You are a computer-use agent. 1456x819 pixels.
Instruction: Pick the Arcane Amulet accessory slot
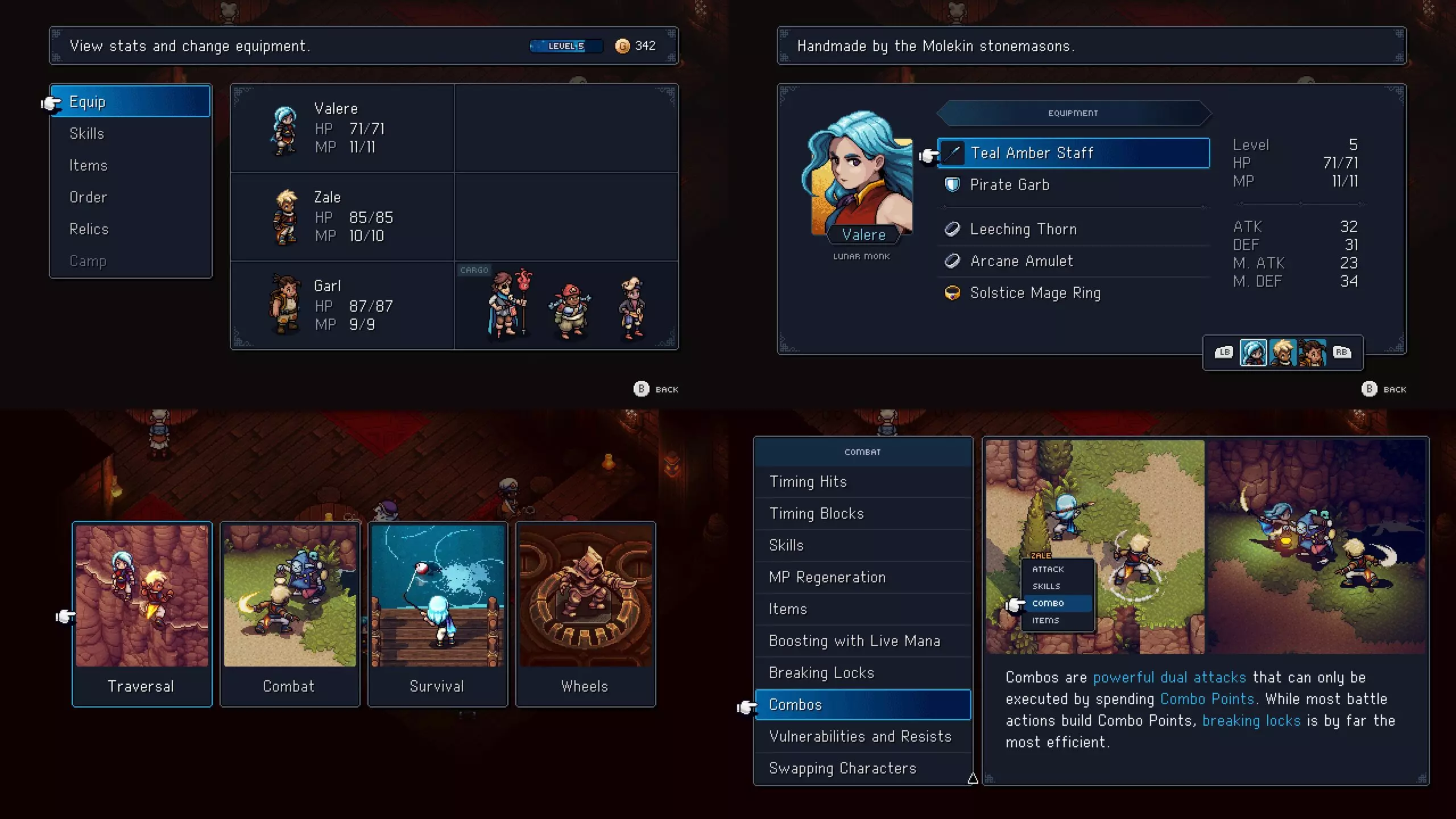1073,261
